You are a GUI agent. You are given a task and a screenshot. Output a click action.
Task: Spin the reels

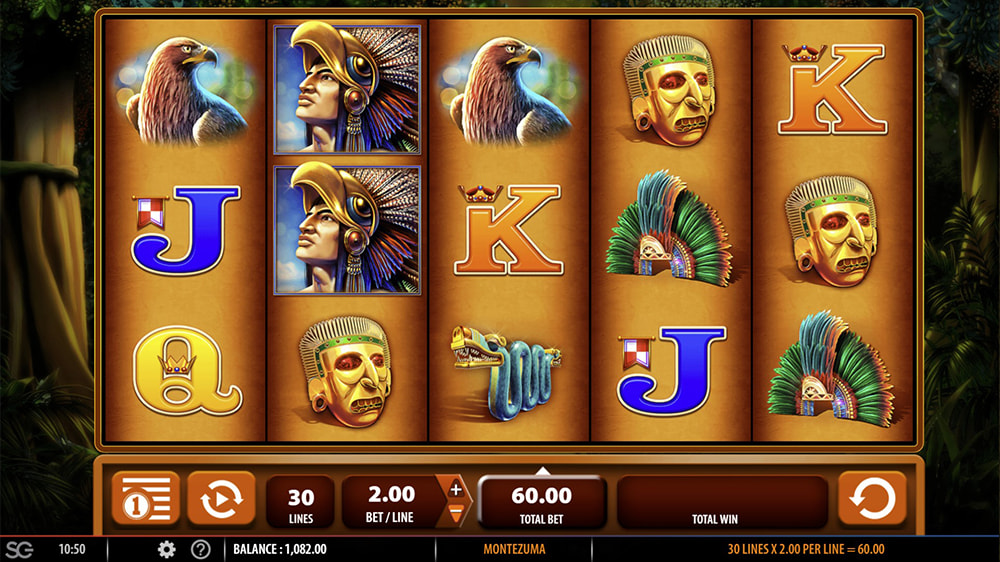coord(872,498)
